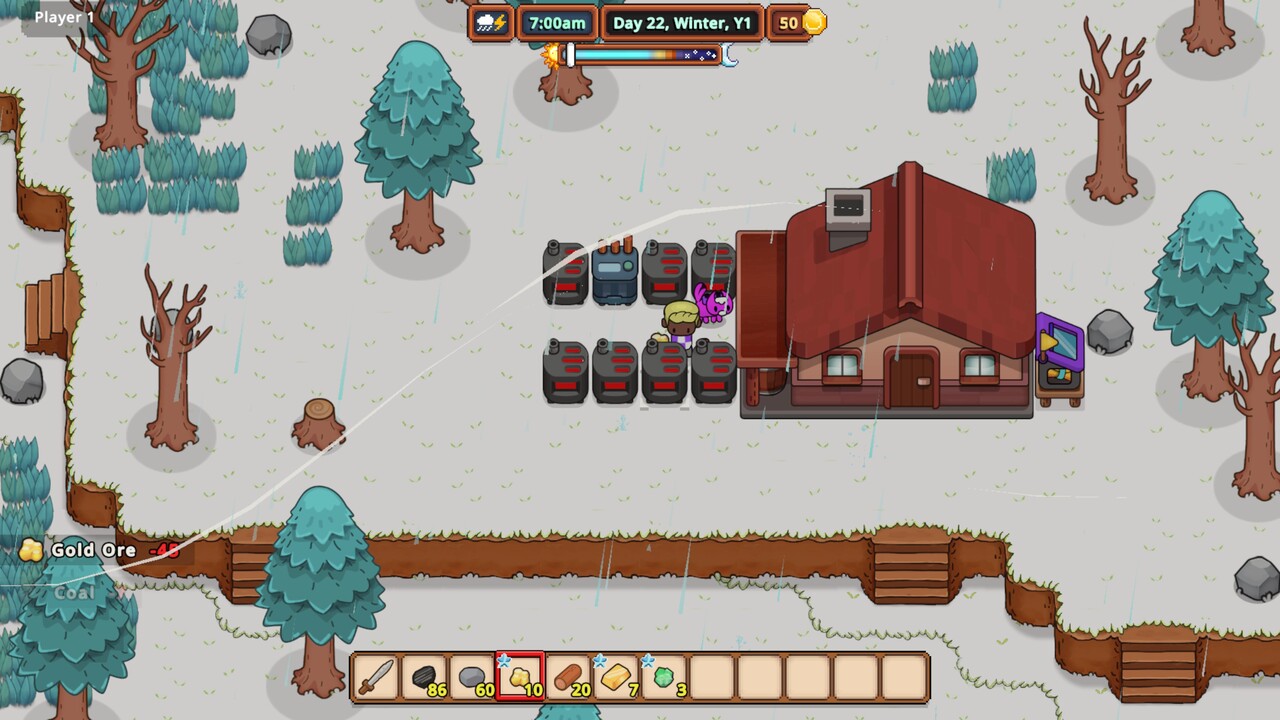1280x720 pixels.
Task: Select the Wood logs in the hotbar
Action: tap(567, 678)
